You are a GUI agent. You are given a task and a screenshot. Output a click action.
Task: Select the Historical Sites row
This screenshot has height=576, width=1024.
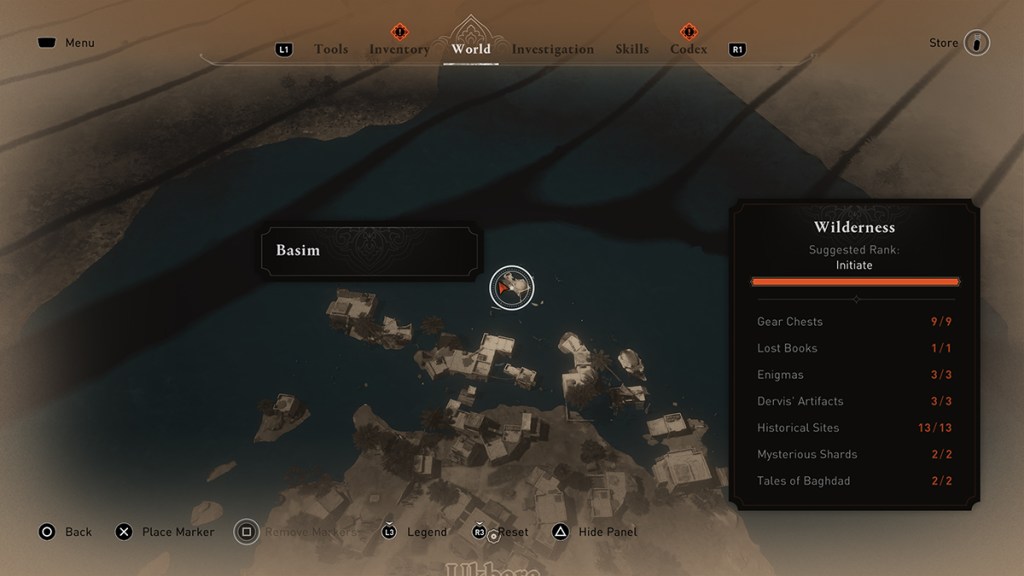(856, 428)
